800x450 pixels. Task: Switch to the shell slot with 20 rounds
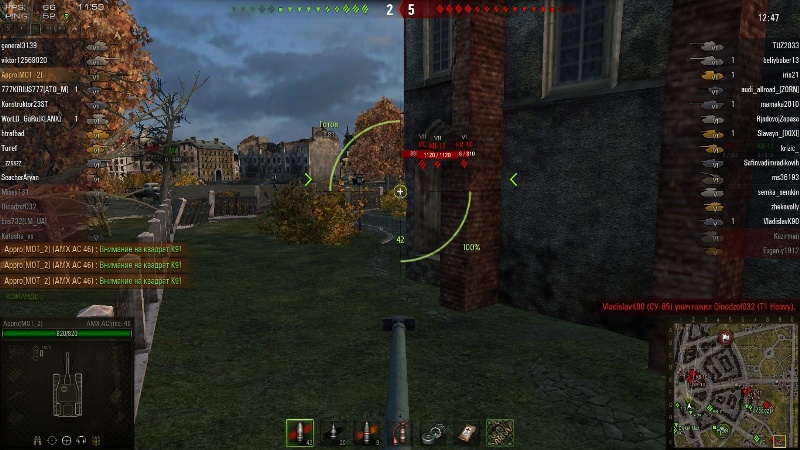coord(333,432)
